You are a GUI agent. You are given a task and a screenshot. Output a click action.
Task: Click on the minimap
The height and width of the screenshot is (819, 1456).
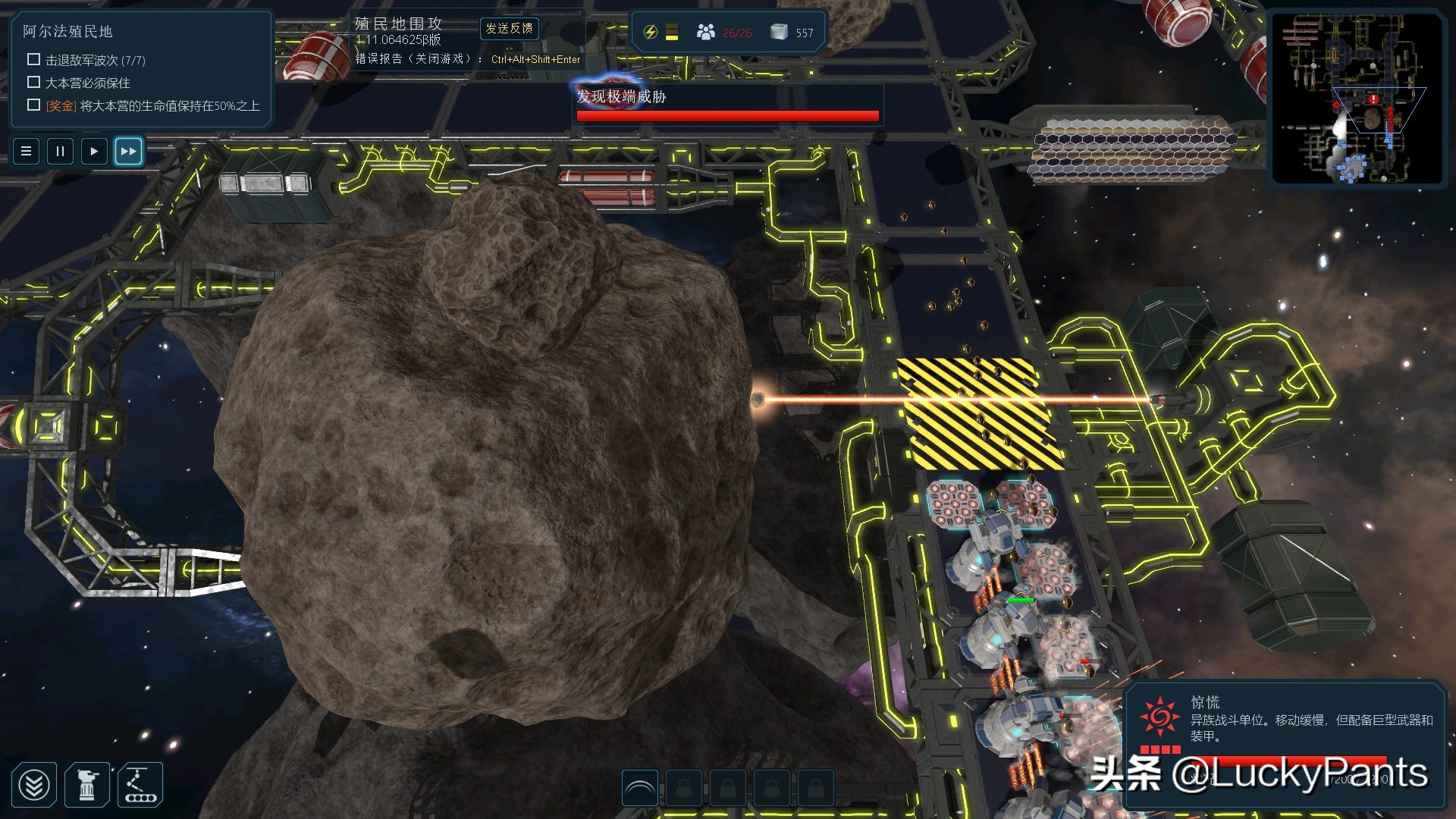(x=1357, y=99)
